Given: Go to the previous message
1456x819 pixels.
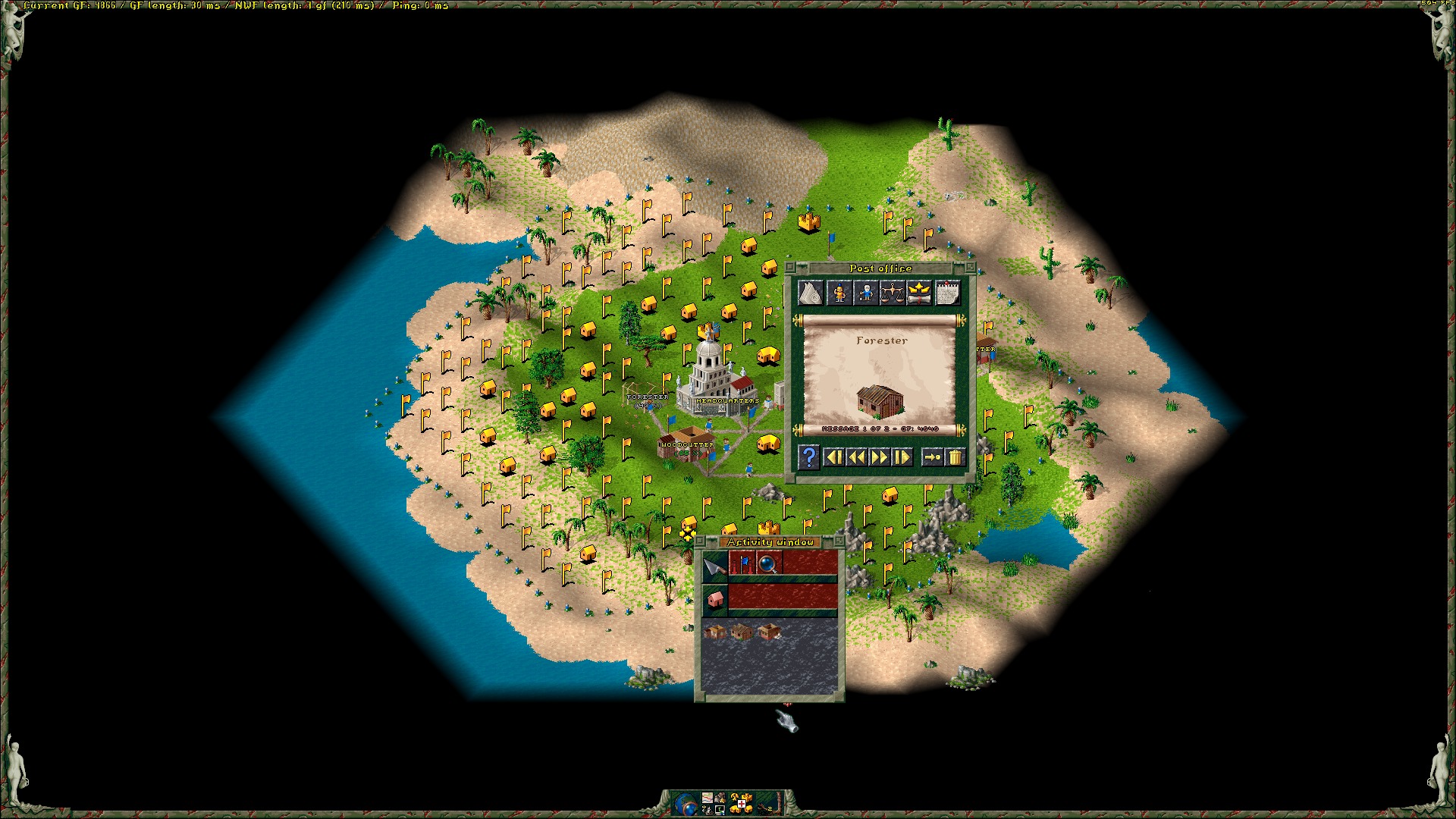Looking at the screenshot, I should (857, 457).
